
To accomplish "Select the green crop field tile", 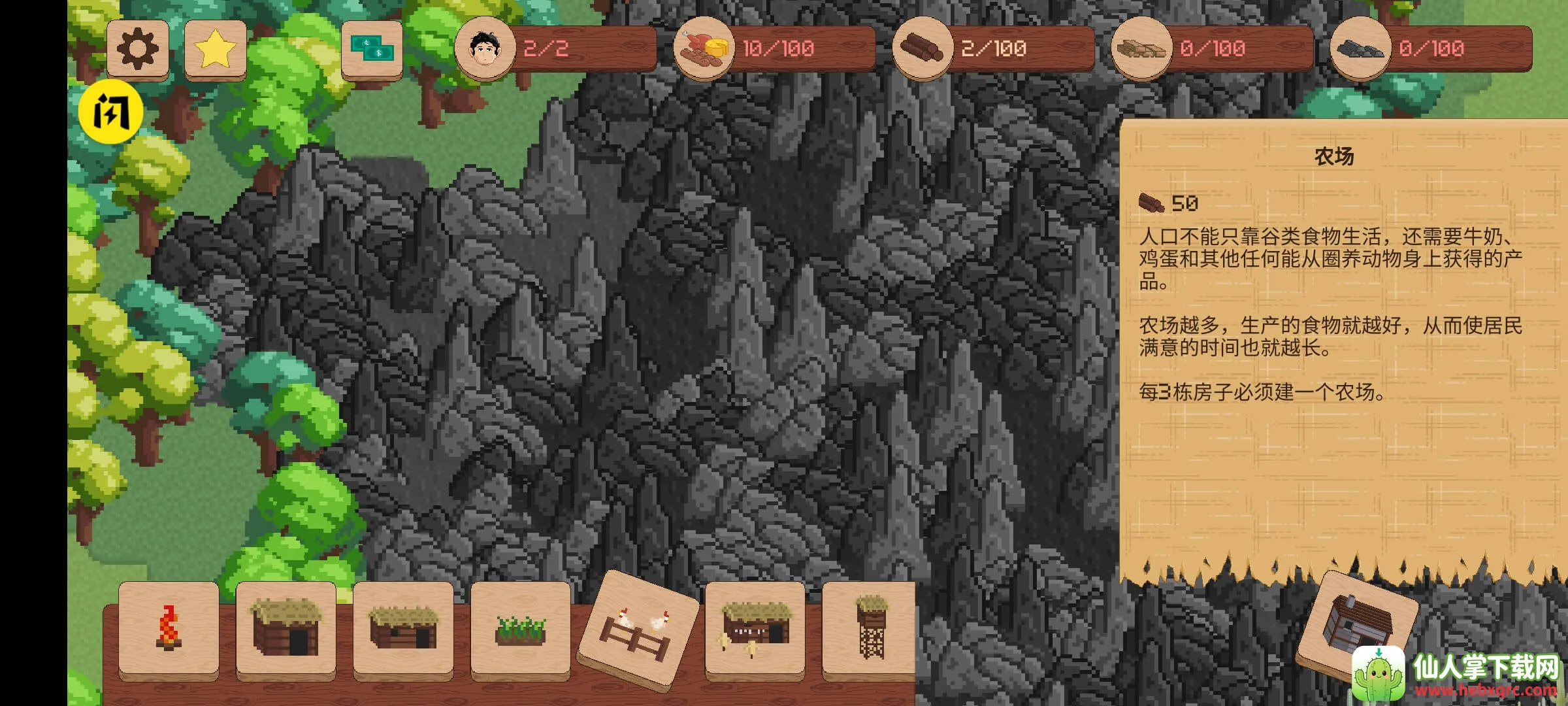I will coord(521,629).
